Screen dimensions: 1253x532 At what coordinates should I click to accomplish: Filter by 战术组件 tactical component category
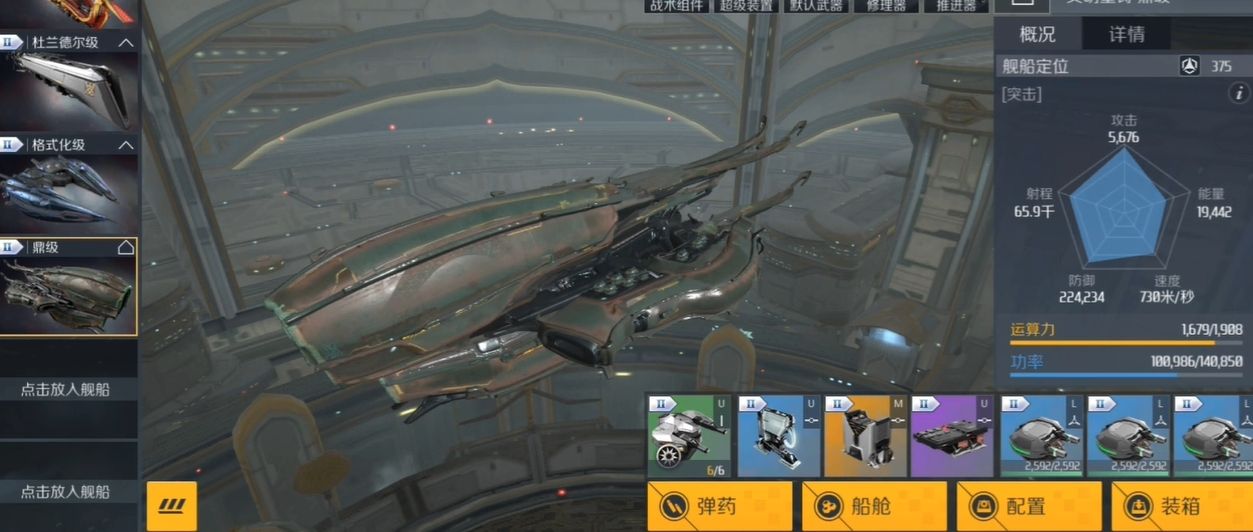(x=676, y=6)
